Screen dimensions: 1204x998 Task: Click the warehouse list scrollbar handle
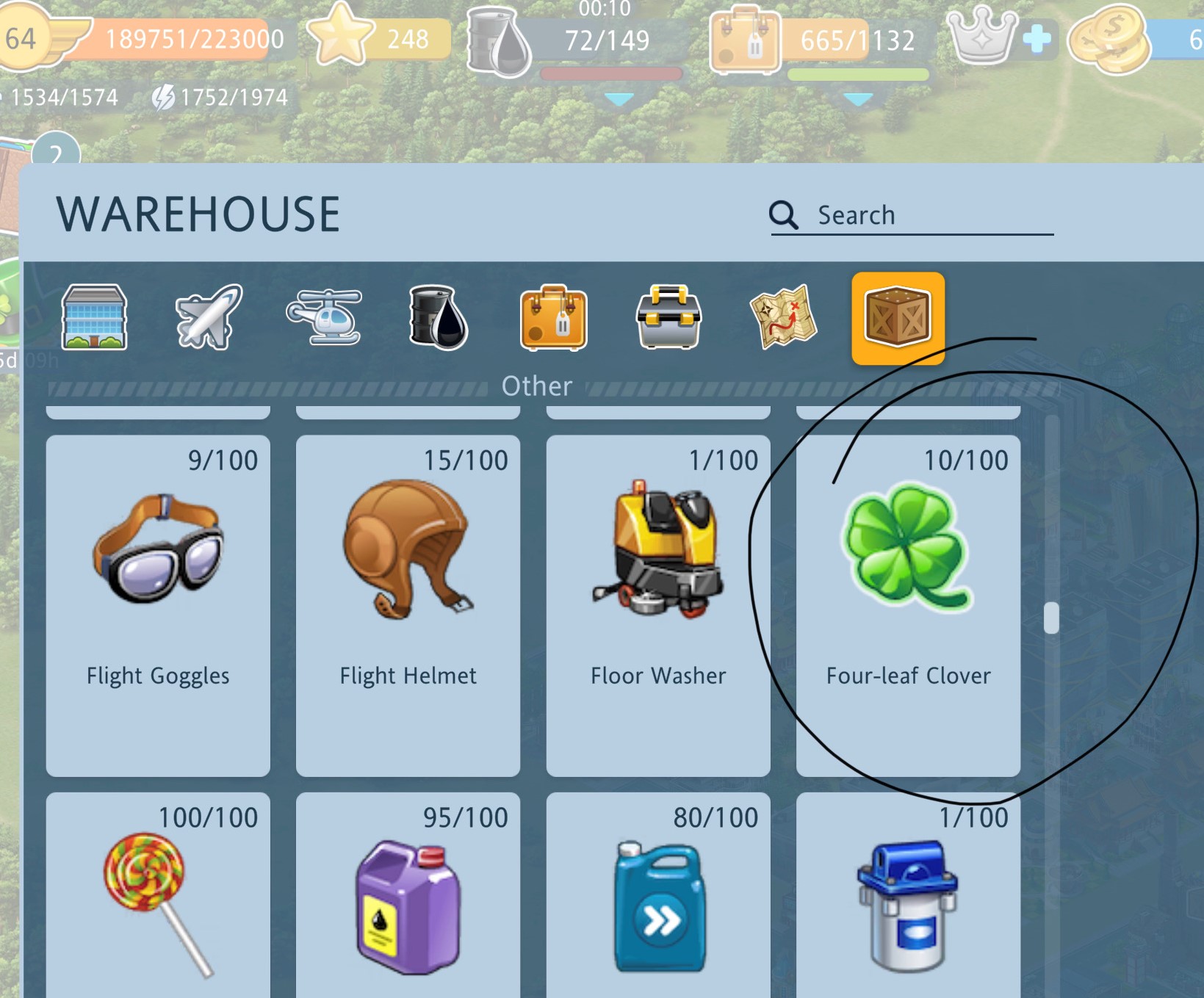tap(1051, 618)
